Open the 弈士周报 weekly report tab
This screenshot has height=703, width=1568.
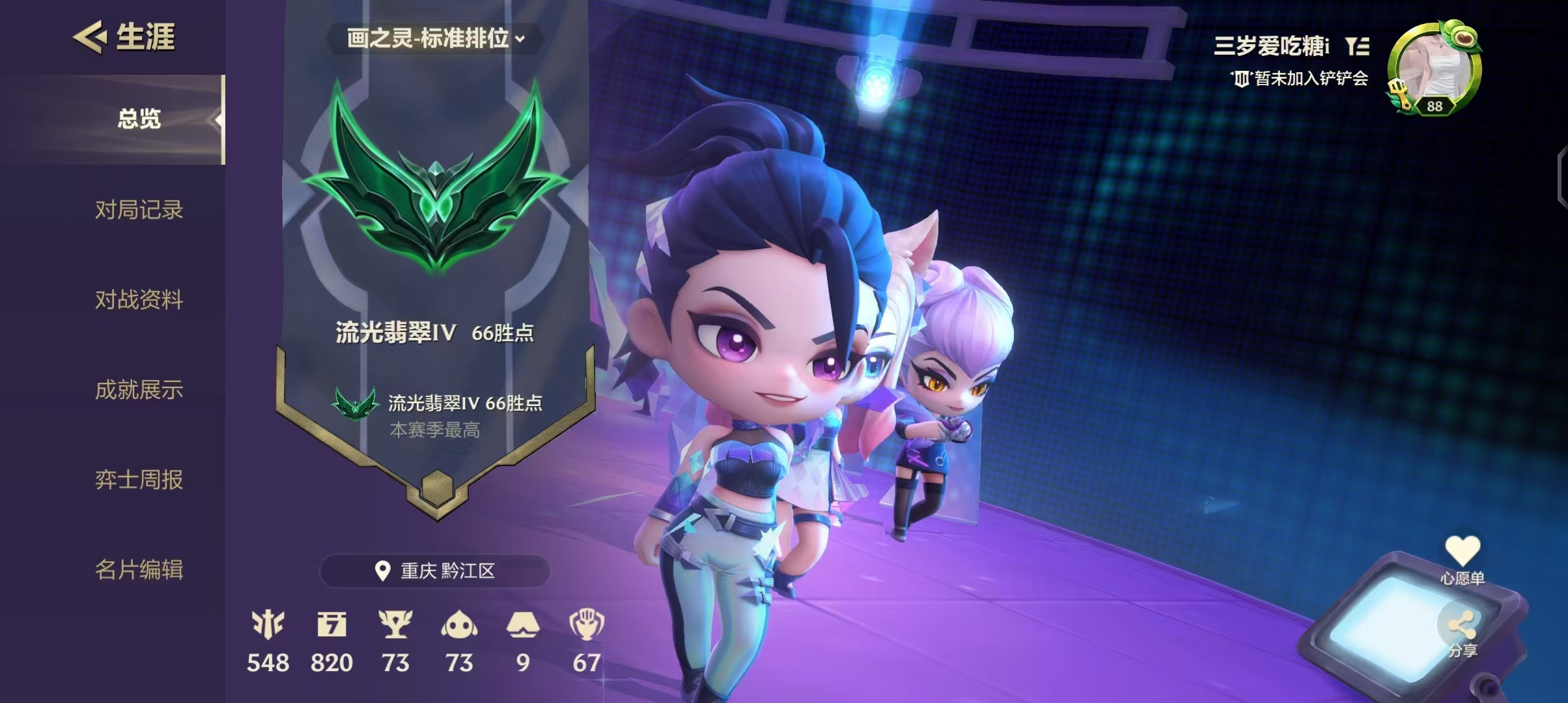pyautogui.click(x=139, y=480)
